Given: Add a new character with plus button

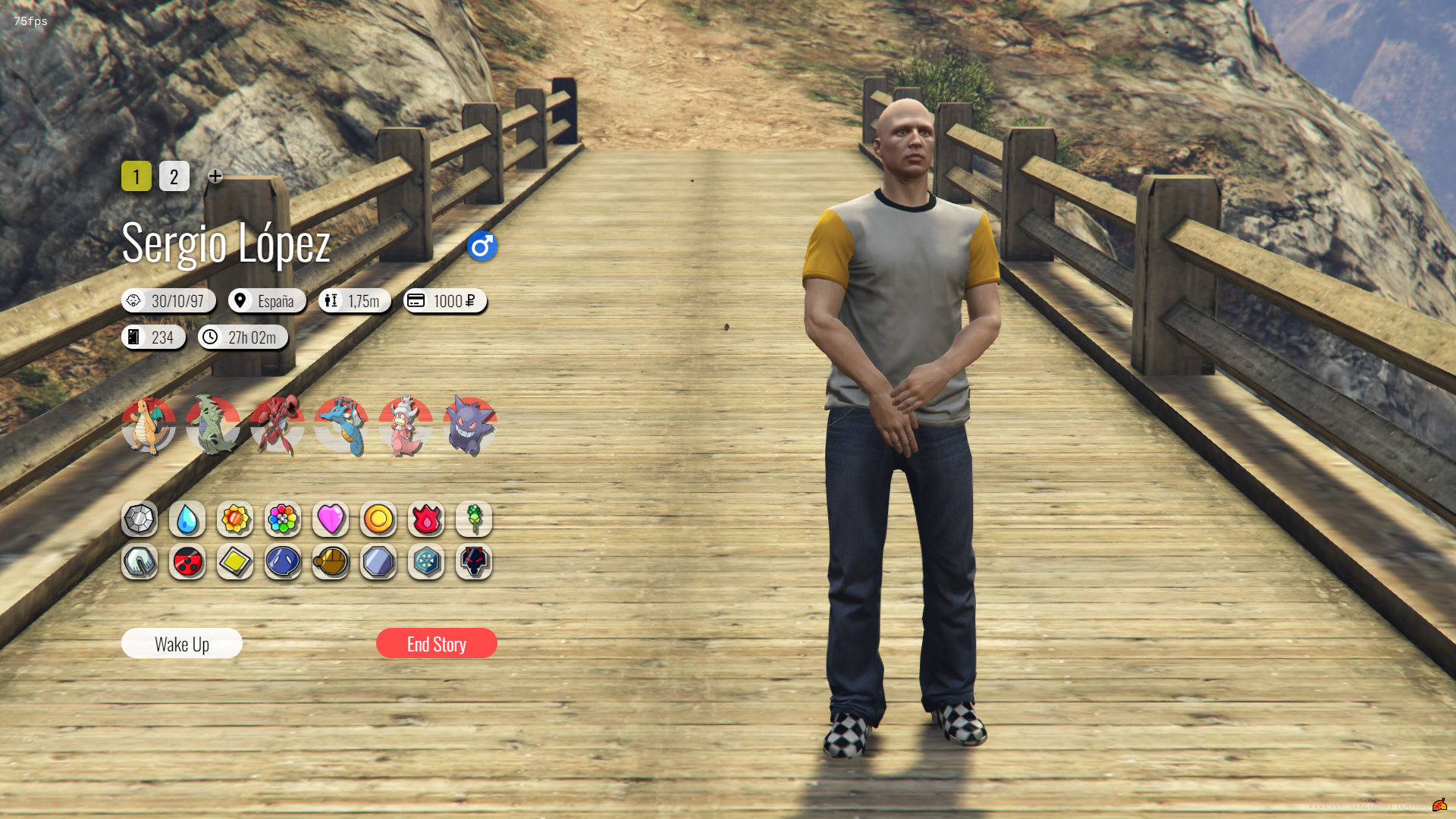Looking at the screenshot, I should click(x=215, y=176).
